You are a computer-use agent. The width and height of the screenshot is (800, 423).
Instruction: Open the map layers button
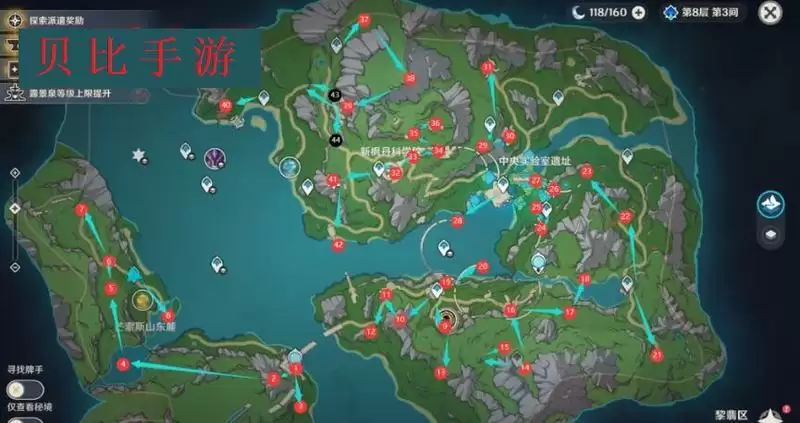pos(769,234)
